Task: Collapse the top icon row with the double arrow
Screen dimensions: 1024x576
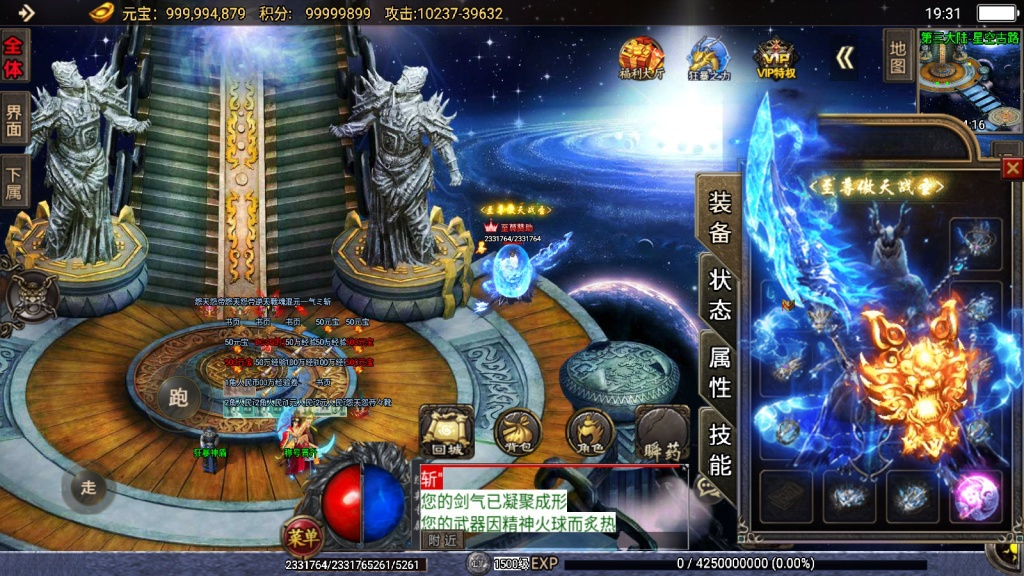Action: click(845, 58)
